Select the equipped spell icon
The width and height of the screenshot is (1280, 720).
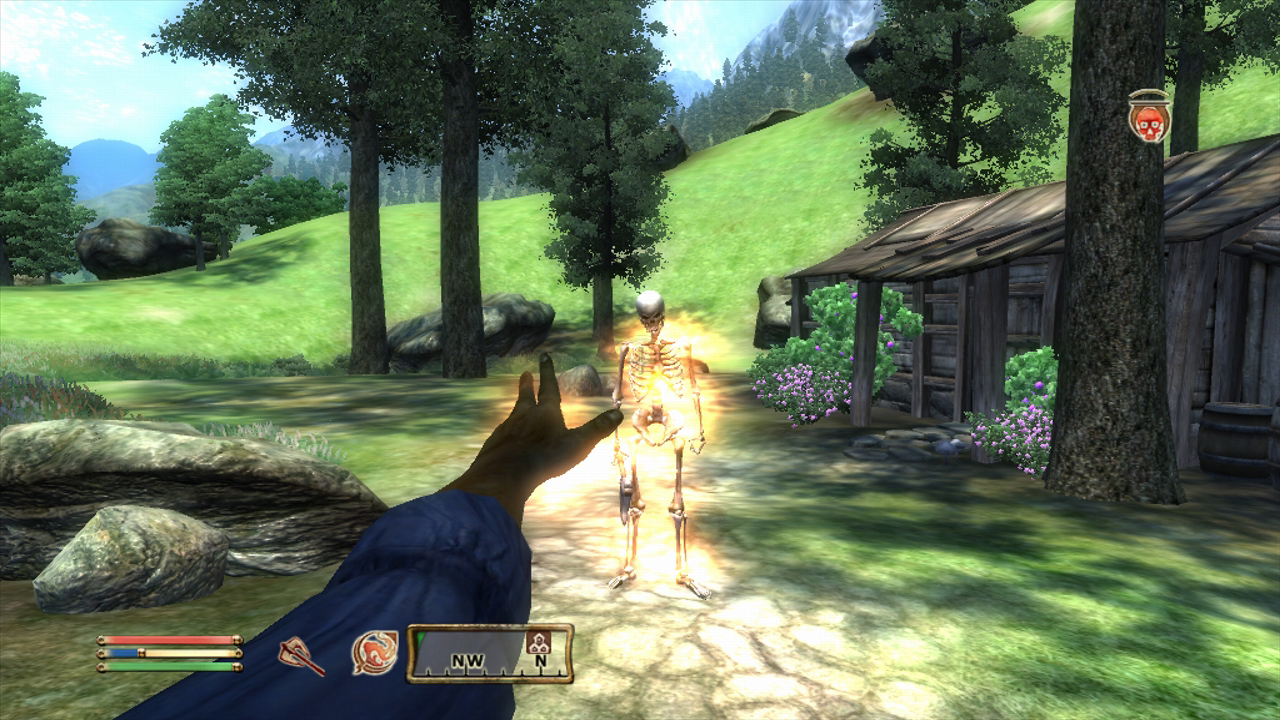coord(375,653)
